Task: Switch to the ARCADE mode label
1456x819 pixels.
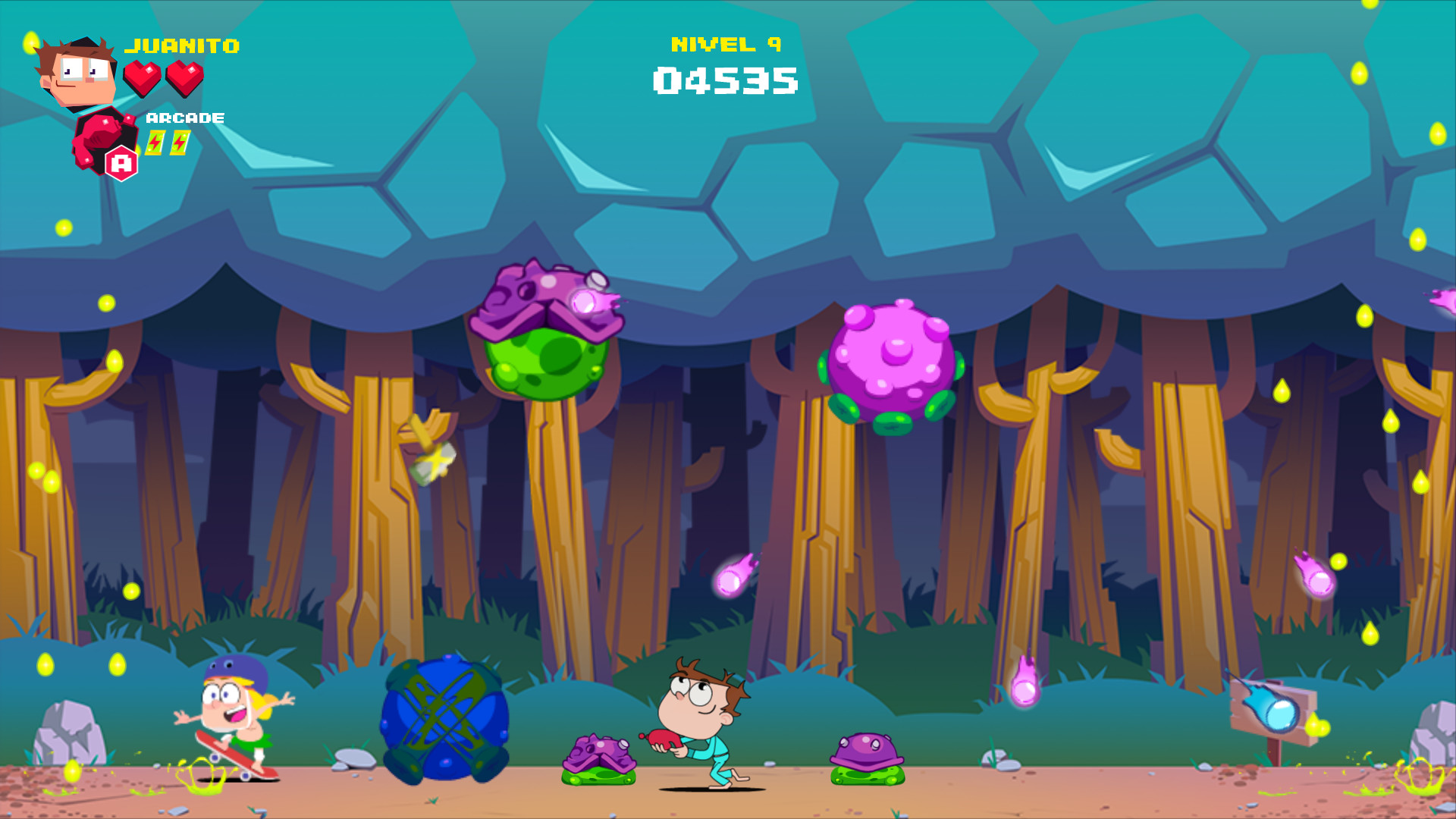Action: pyautogui.click(x=184, y=118)
